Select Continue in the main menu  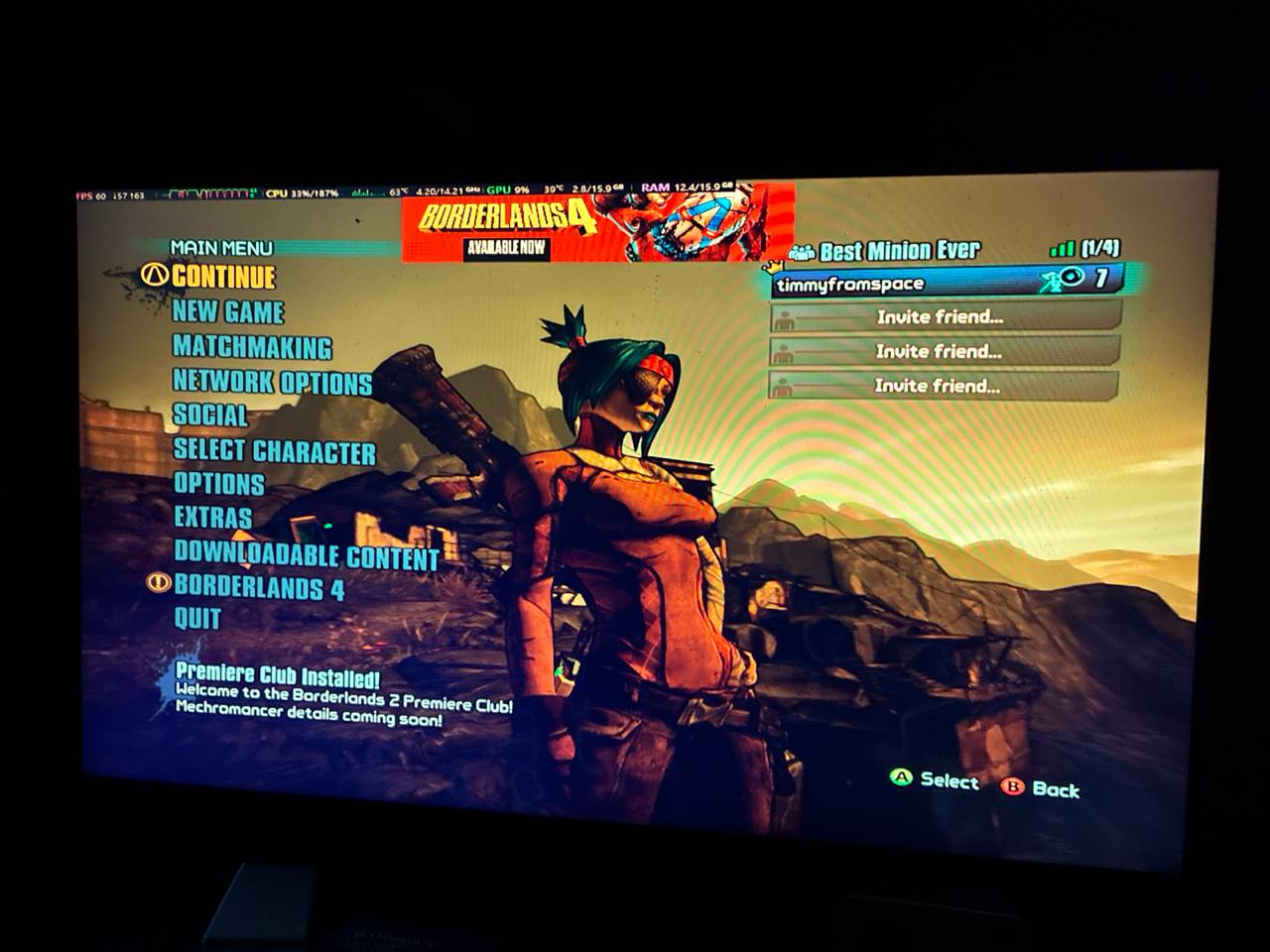(x=223, y=277)
